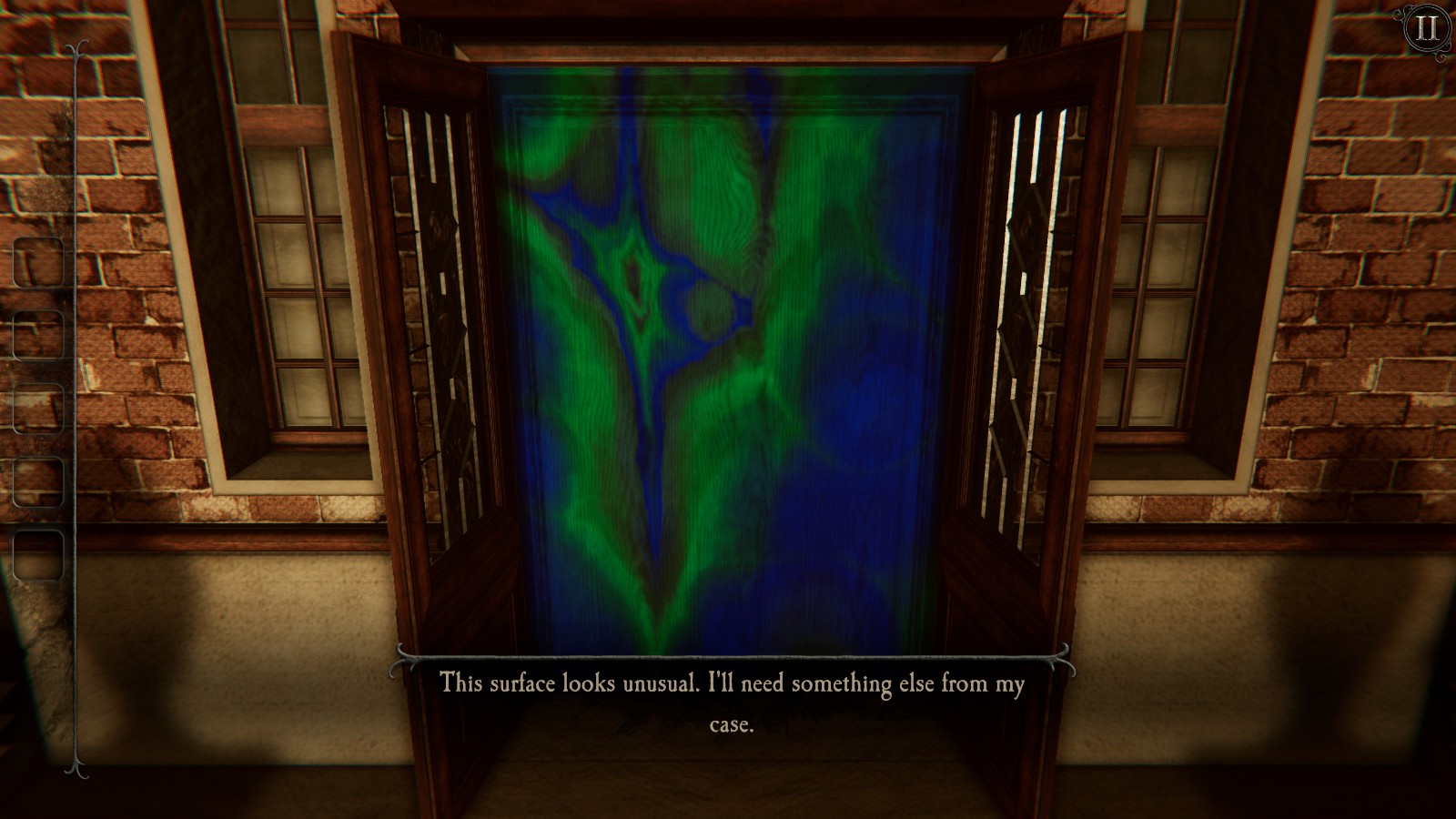Screen dimensions: 1456x819
Task: Click the inventory sidebar rail
Action: pyautogui.click(x=73, y=409)
